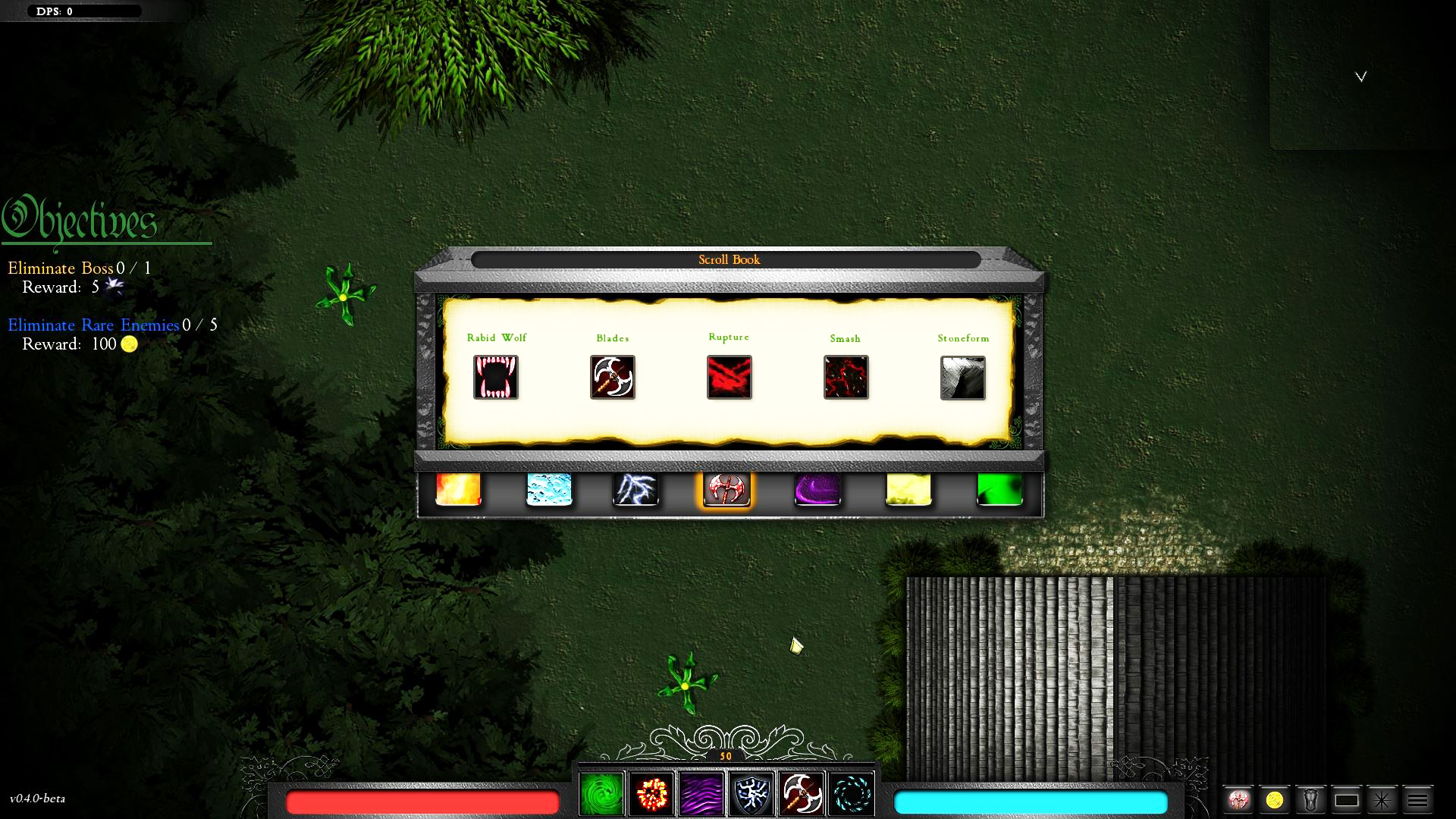This screenshot has width=1456, height=819.
Task: Select the battle axe ability in the hotbar
Action: point(800,793)
